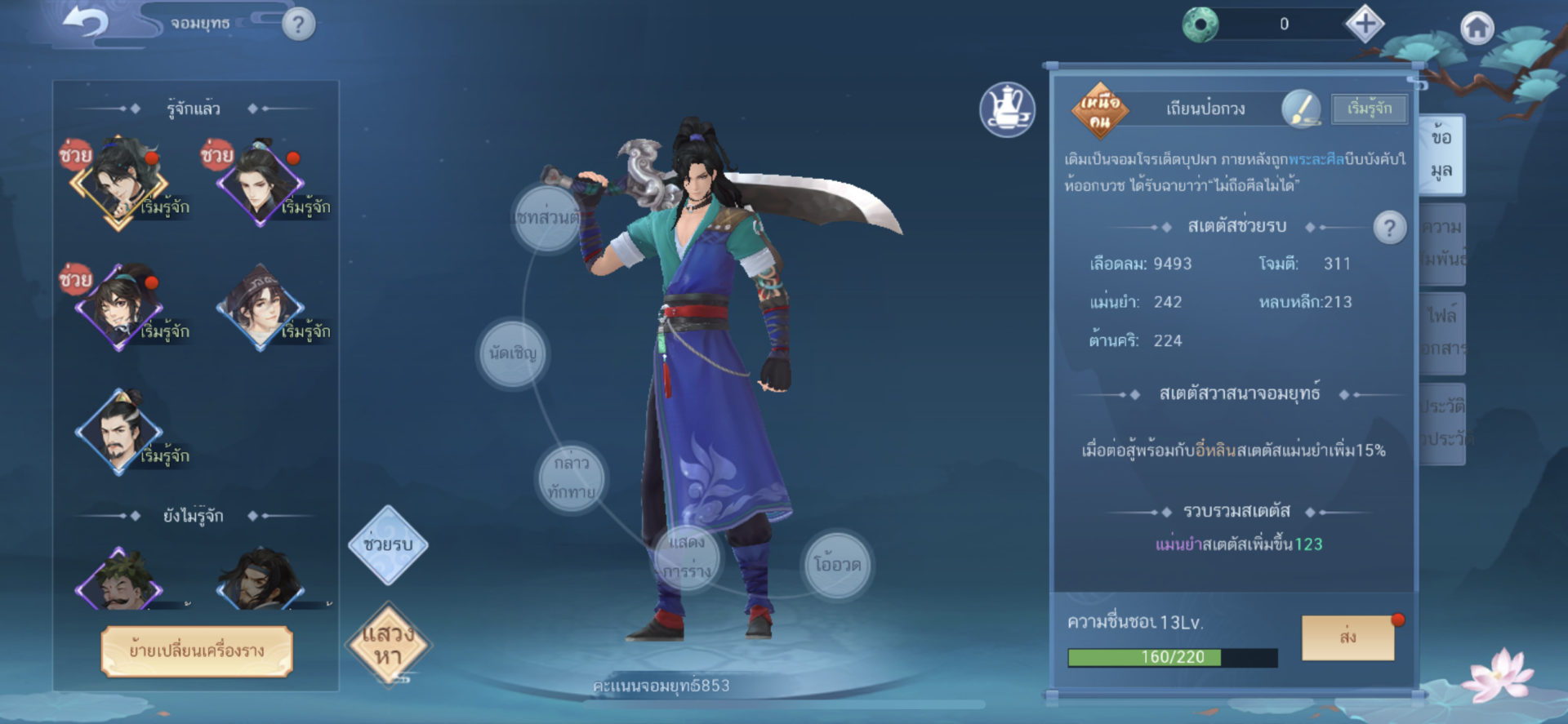Click the ย้ายเปลี่ยนเครื่องราง button
This screenshot has width=1568, height=724.
pyautogui.click(x=197, y=651)
